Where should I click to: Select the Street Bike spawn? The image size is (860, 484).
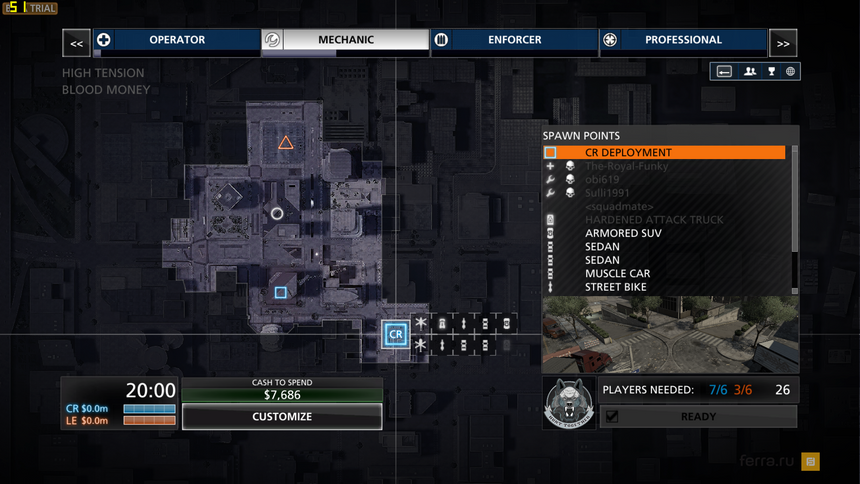(x=616, y=287)
